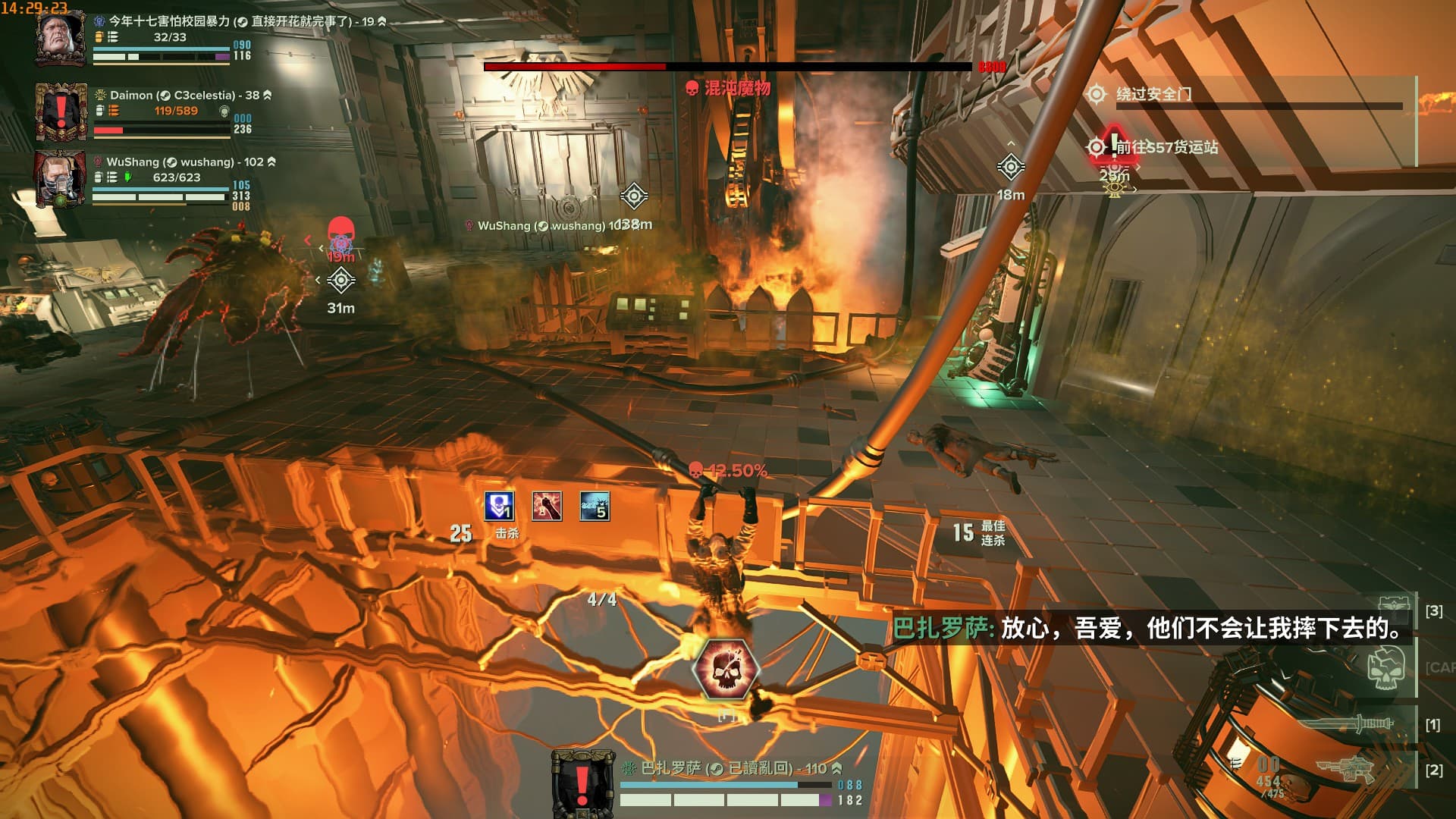Select the bald ogryn teammate portrait
This screenshot has width=1456, height=819.
point(61,38)
